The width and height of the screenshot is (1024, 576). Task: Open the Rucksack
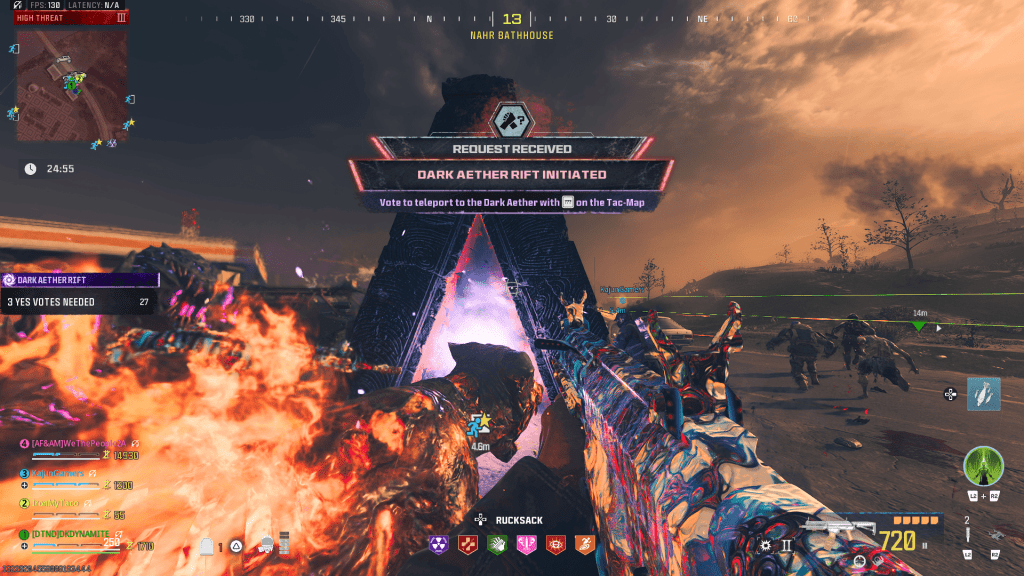[x=510, y=520]
